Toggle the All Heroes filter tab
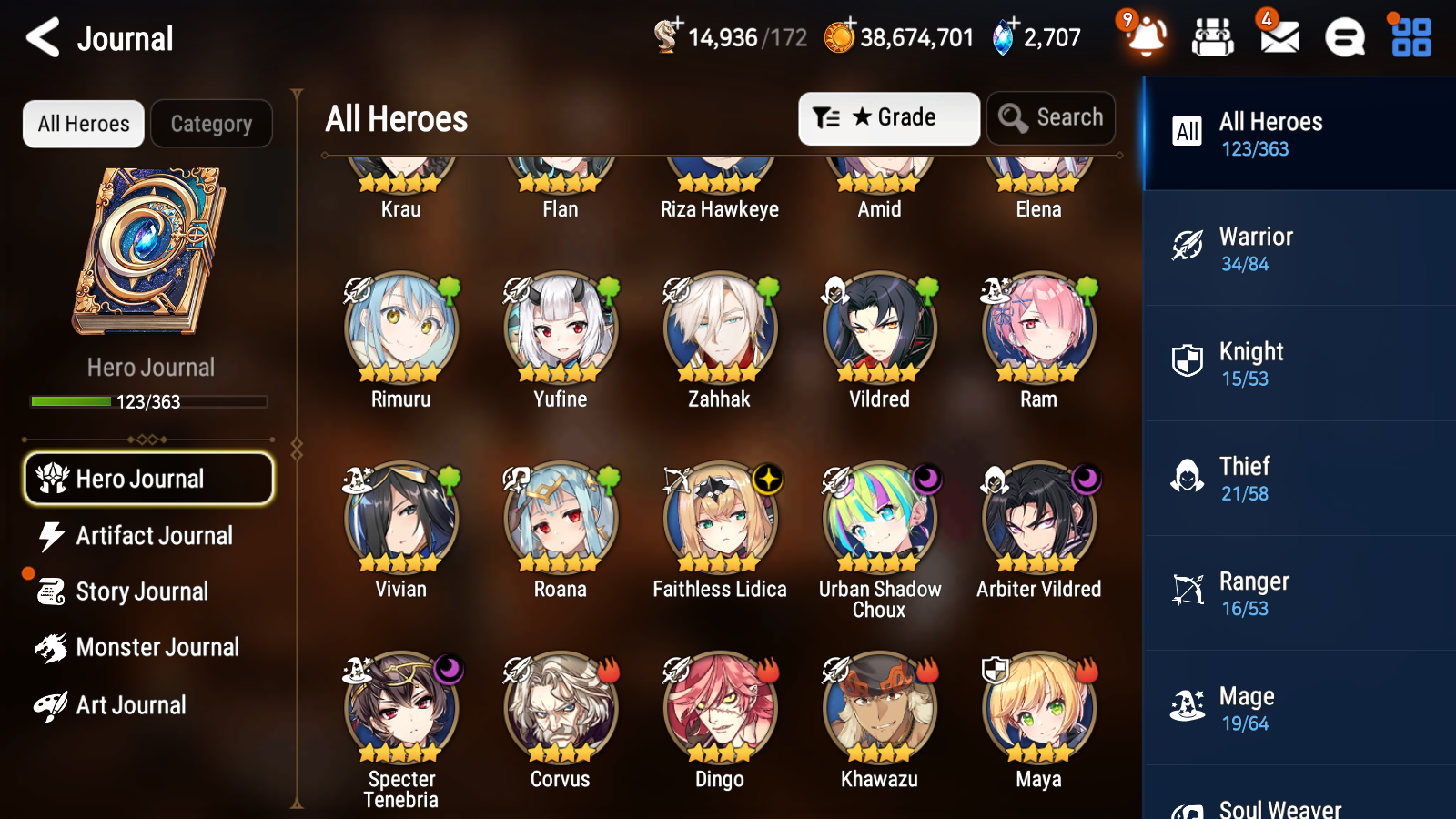 click(x=83, y=124)
